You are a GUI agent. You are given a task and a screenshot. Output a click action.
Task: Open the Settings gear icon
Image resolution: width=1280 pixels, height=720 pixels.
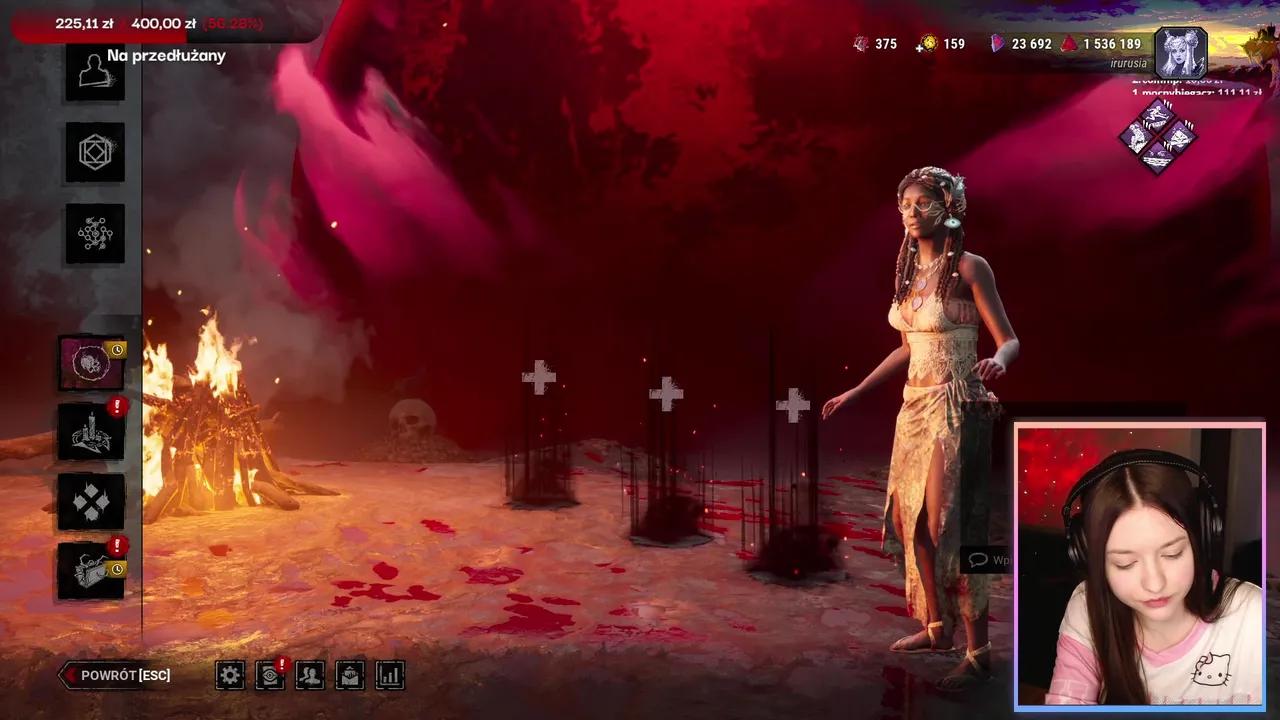[x=230, y=675]
